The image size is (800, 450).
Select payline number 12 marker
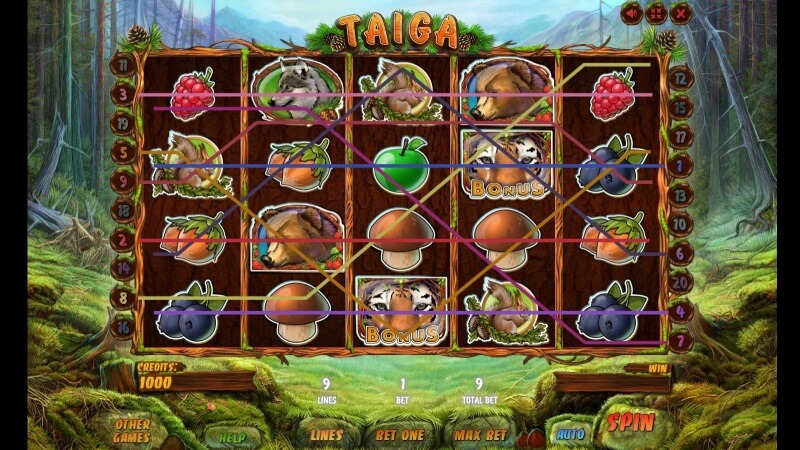coord(679,76)
